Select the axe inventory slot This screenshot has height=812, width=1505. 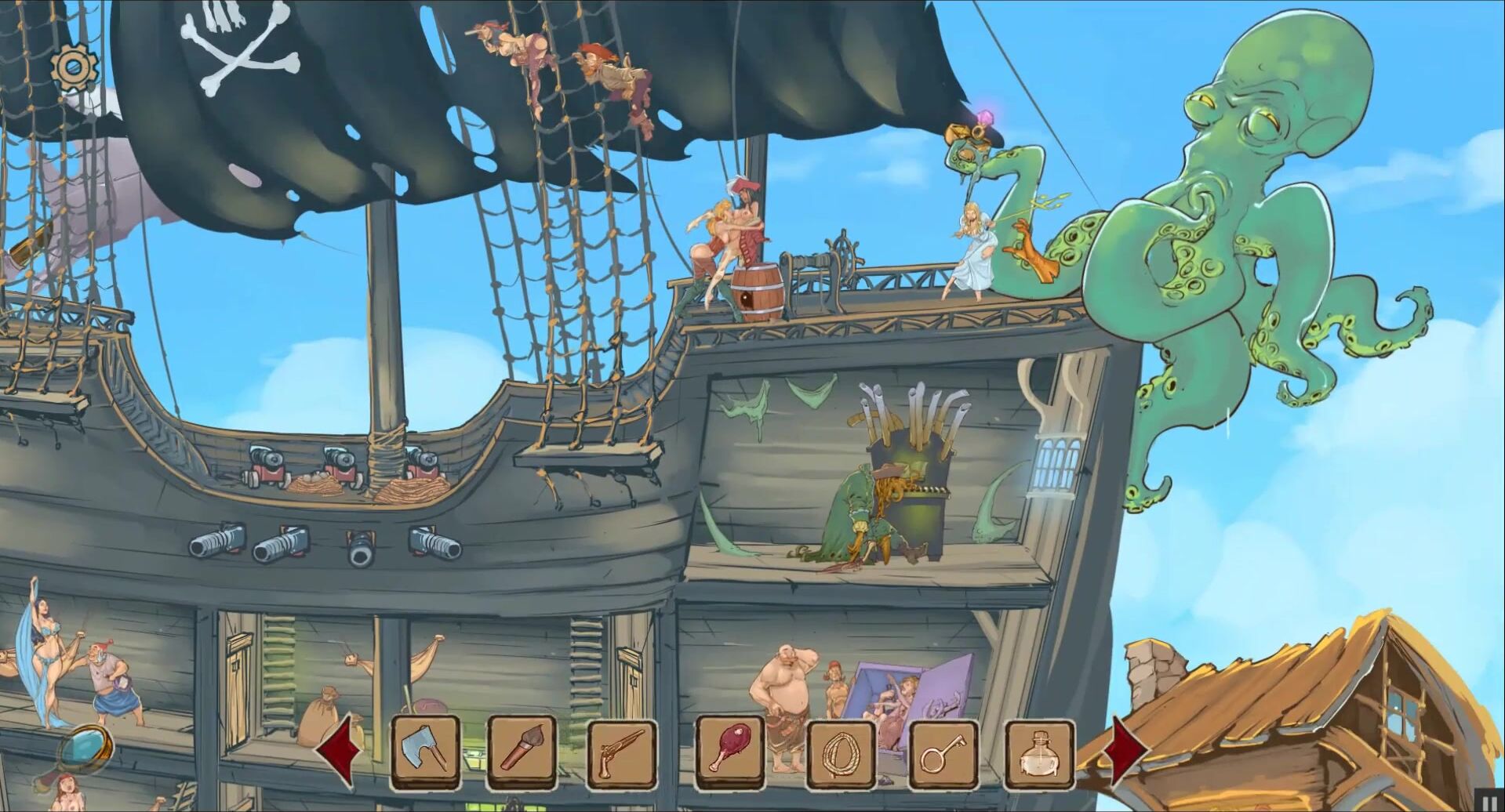click(x=426, y=752)
